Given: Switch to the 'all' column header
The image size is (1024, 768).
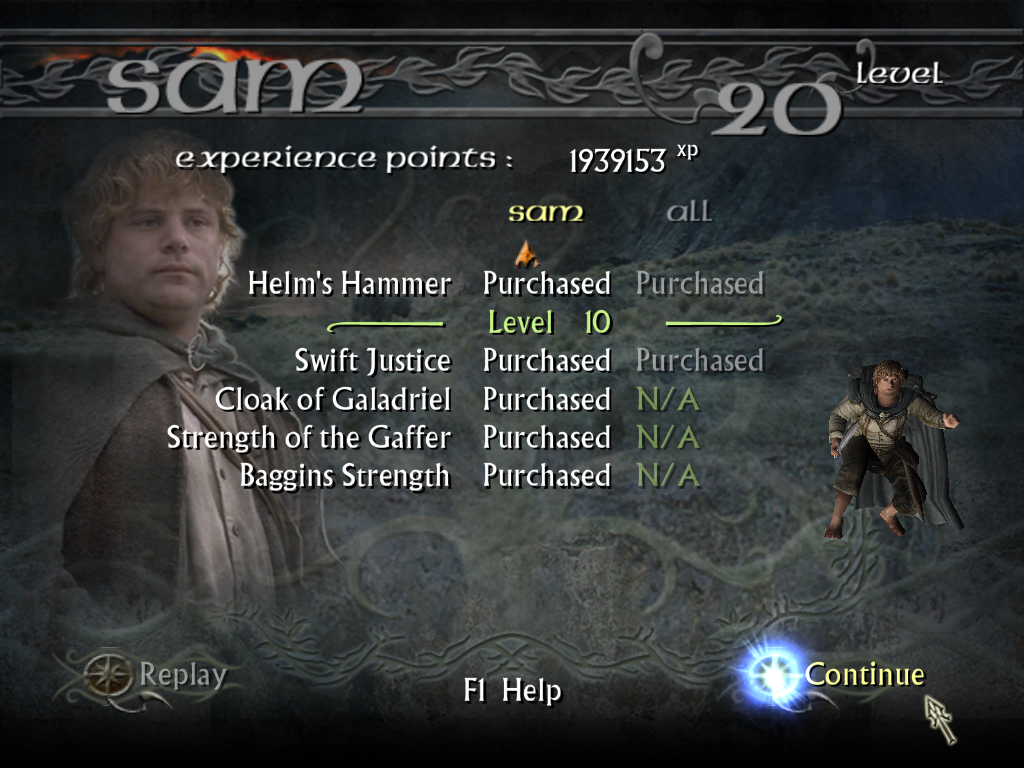Looking at the screenshot, I should [x=689, y=212].
